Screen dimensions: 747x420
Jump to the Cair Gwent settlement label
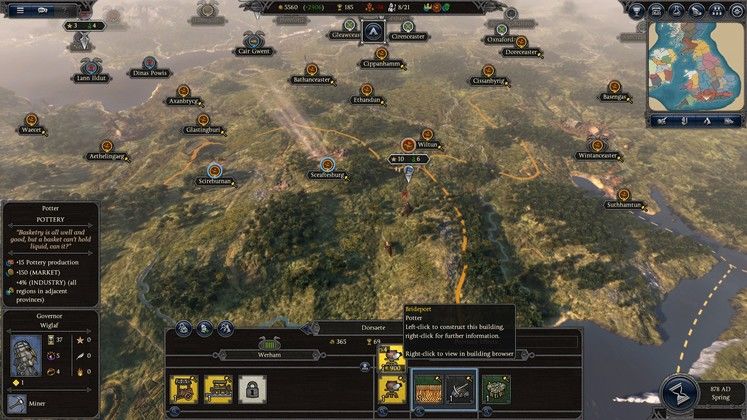253,50
